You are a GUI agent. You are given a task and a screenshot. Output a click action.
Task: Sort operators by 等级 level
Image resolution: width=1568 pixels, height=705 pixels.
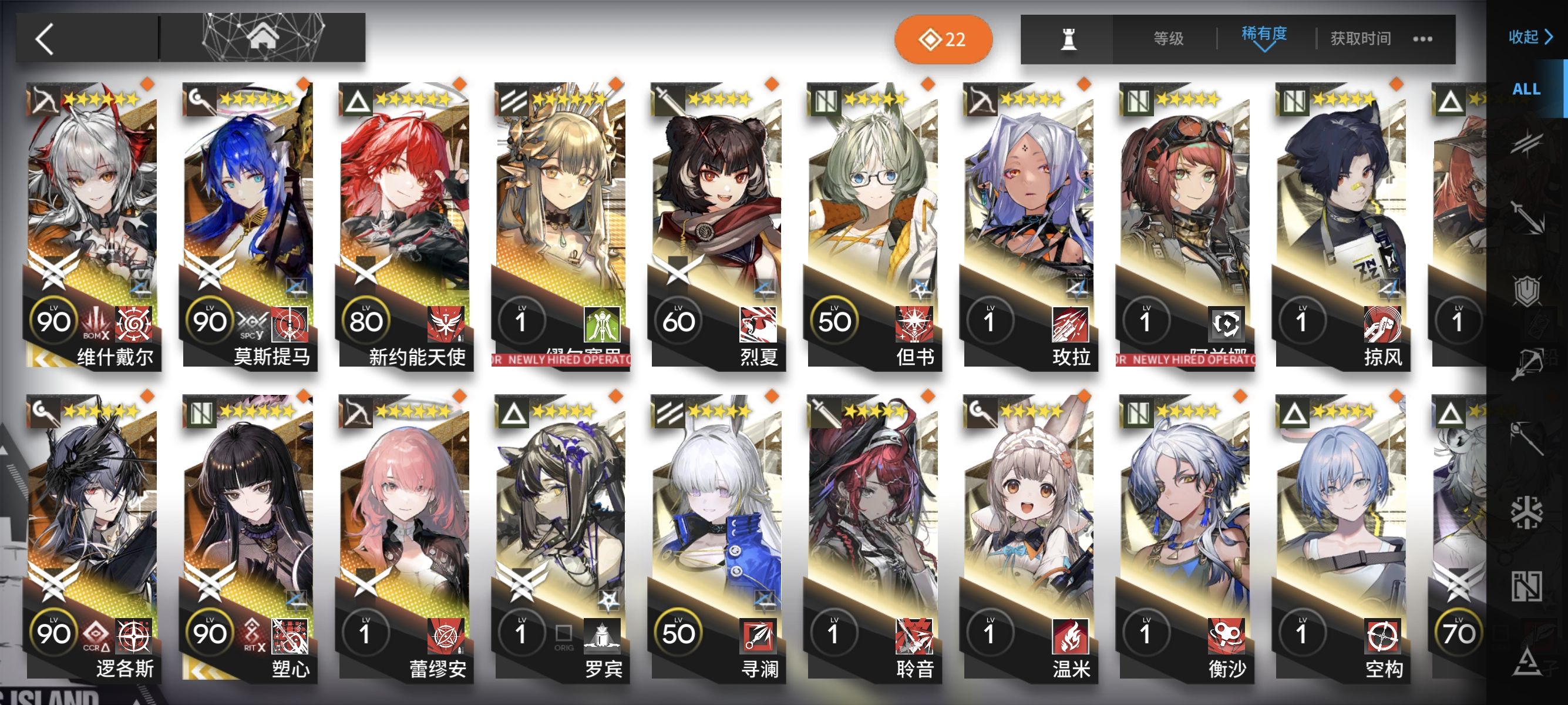coord(1168,39)
